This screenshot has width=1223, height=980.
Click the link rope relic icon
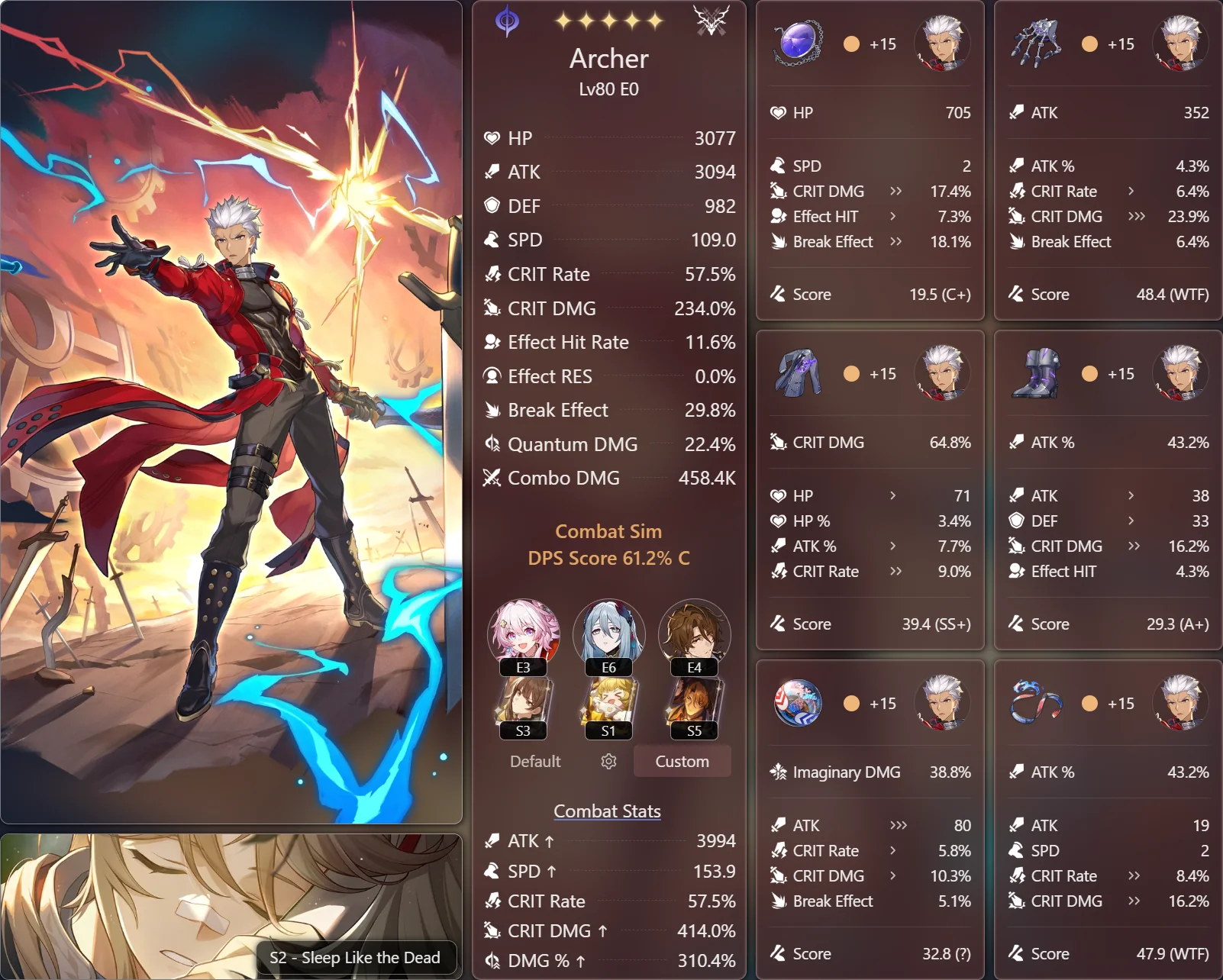pyautogui.click(x=1035, y=704)
